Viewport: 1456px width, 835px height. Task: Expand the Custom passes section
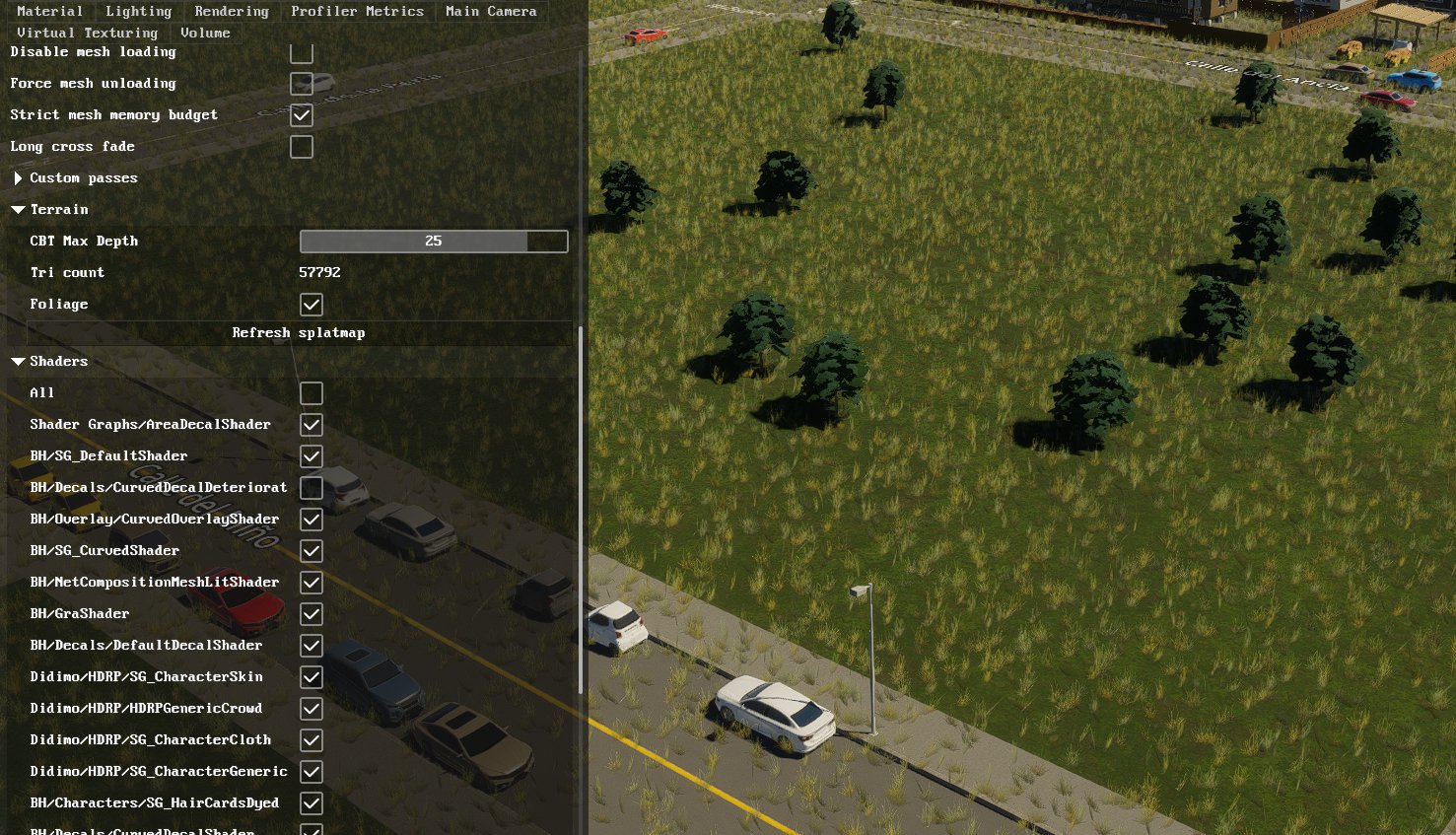(x=17, y=178)
